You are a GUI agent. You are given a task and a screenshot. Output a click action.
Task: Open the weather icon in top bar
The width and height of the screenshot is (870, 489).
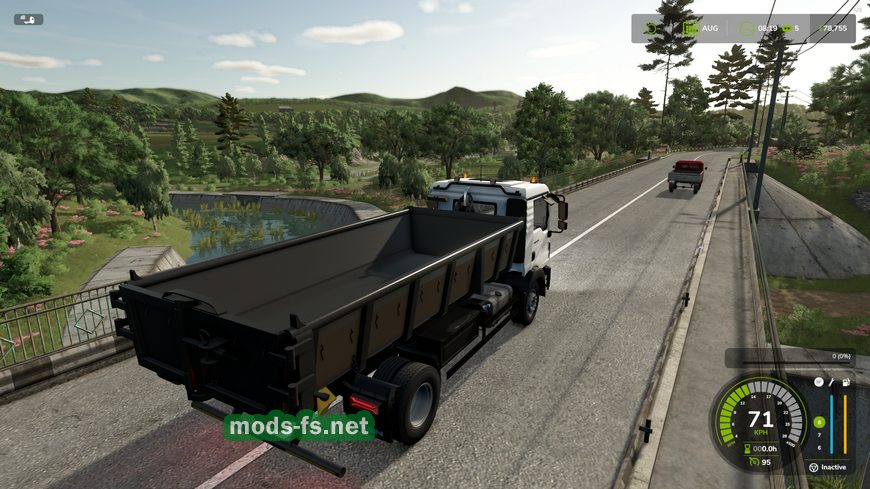(652, 28)
